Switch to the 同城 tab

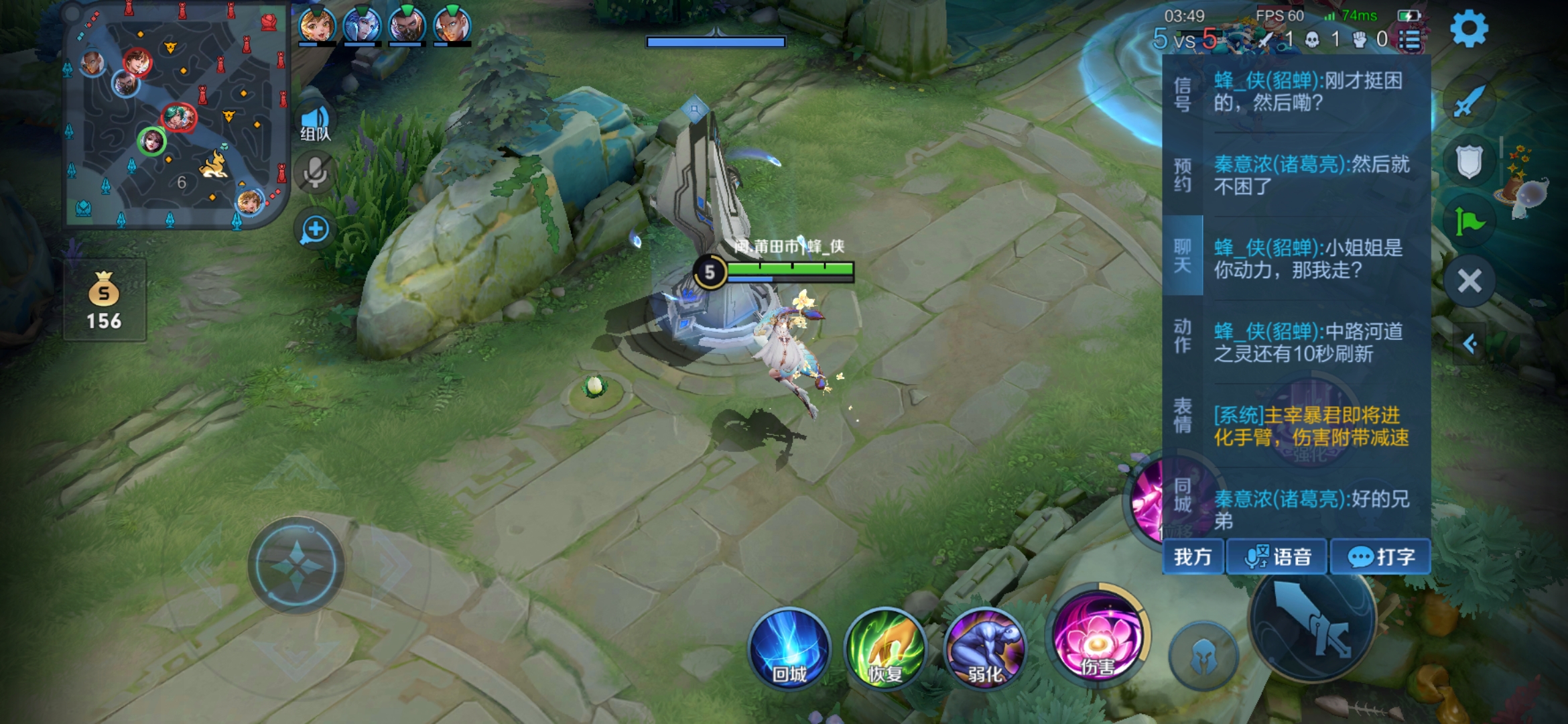(x=1183, y=495)
